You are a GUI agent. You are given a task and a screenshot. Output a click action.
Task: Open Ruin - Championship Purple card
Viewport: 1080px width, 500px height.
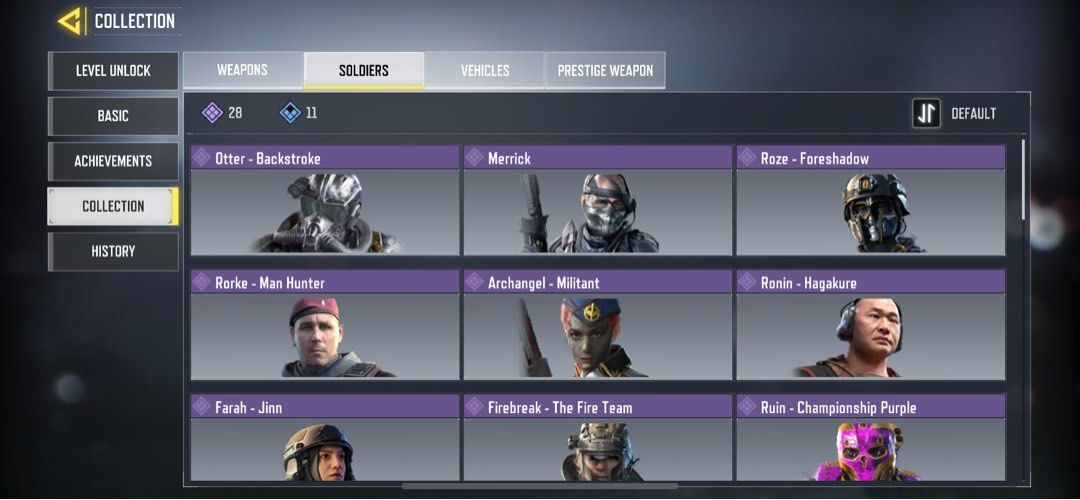(x=871, y=440)
